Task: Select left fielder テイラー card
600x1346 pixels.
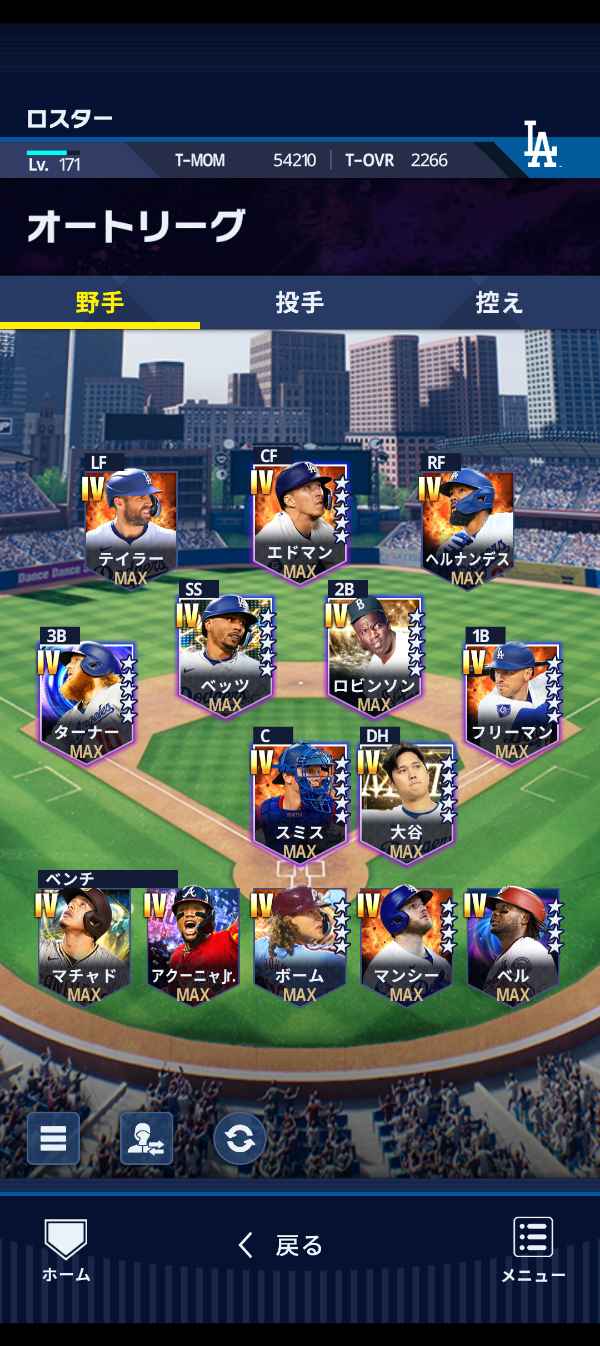Action: [x=131, y=527]
